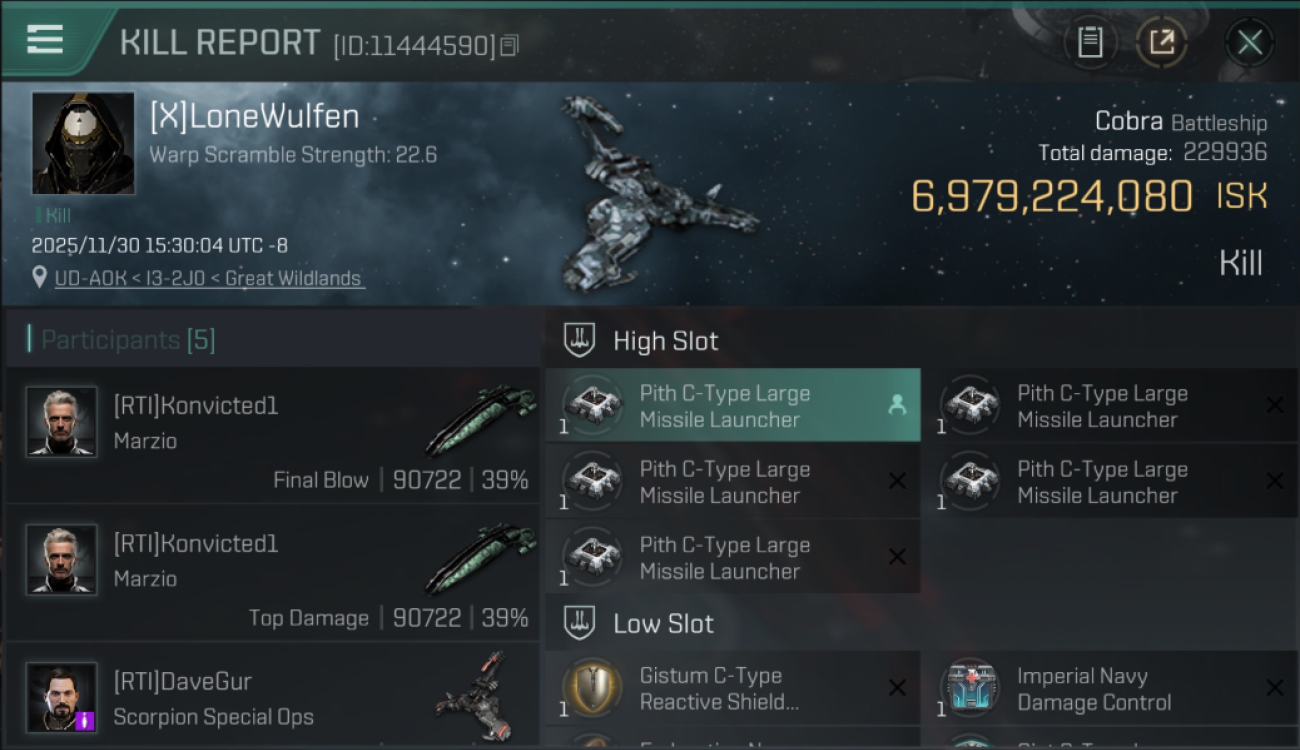This screenshot has height=750, width=1300.
Task: Click the High Slot section shield icon
Action: pyautogui.click(x=576, y=340)
